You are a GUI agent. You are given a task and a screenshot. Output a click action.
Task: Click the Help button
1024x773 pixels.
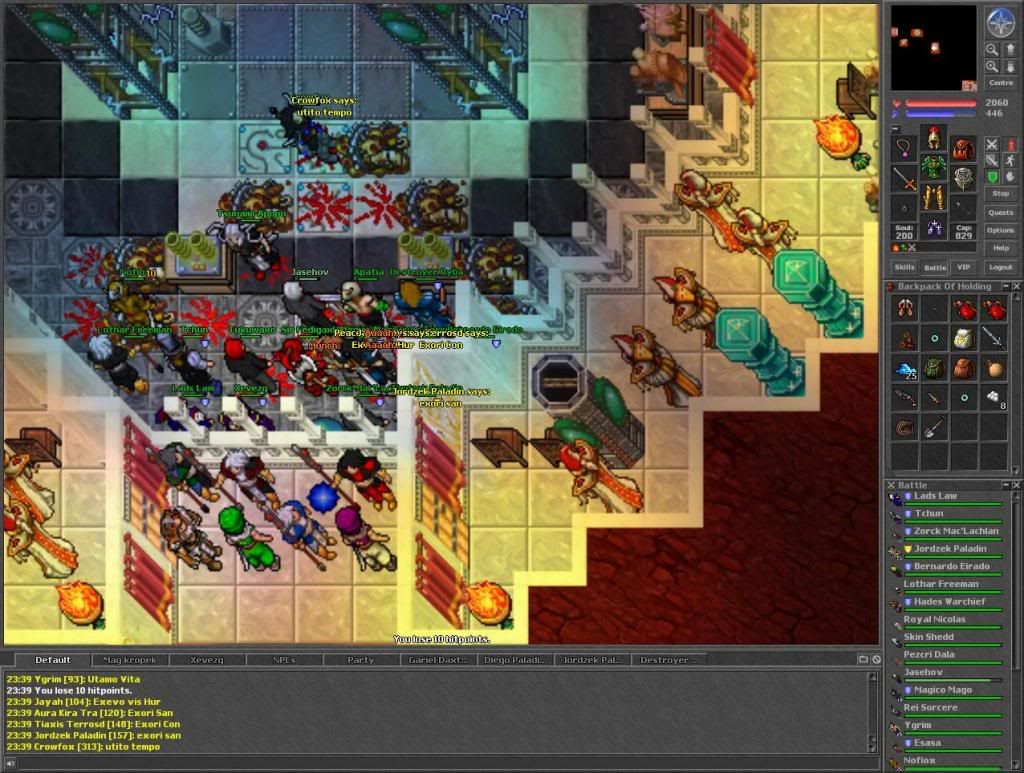tap(1000, 248)
